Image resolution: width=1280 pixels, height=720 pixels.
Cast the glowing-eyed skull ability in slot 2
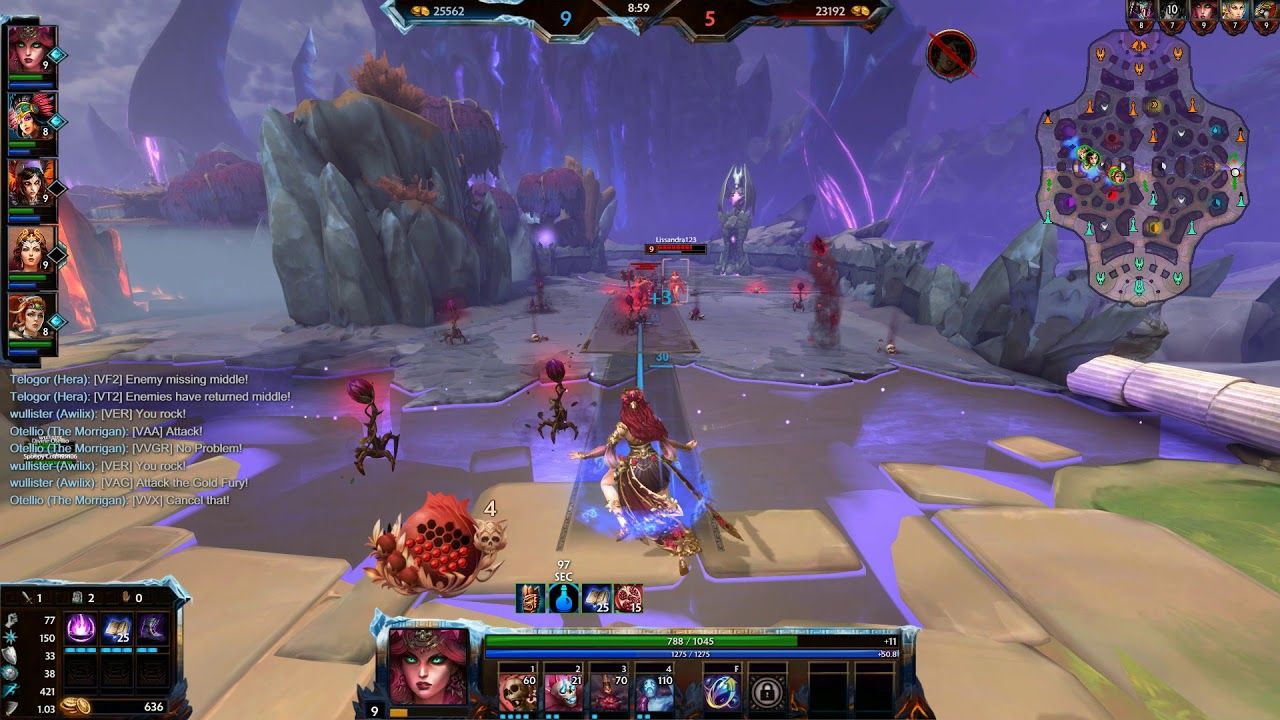coord(564,691)
